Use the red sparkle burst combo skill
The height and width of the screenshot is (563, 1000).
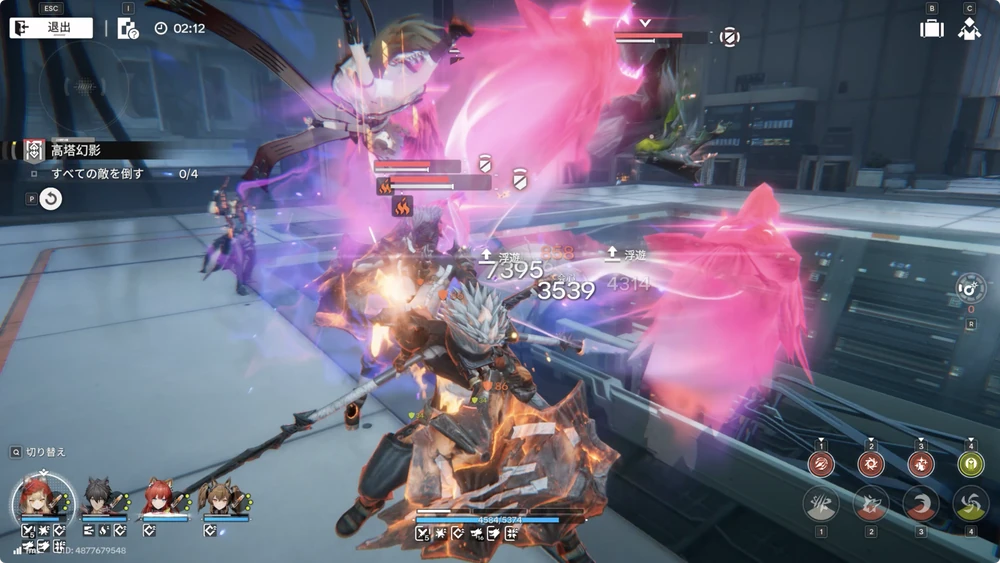(x=921, y=464)
